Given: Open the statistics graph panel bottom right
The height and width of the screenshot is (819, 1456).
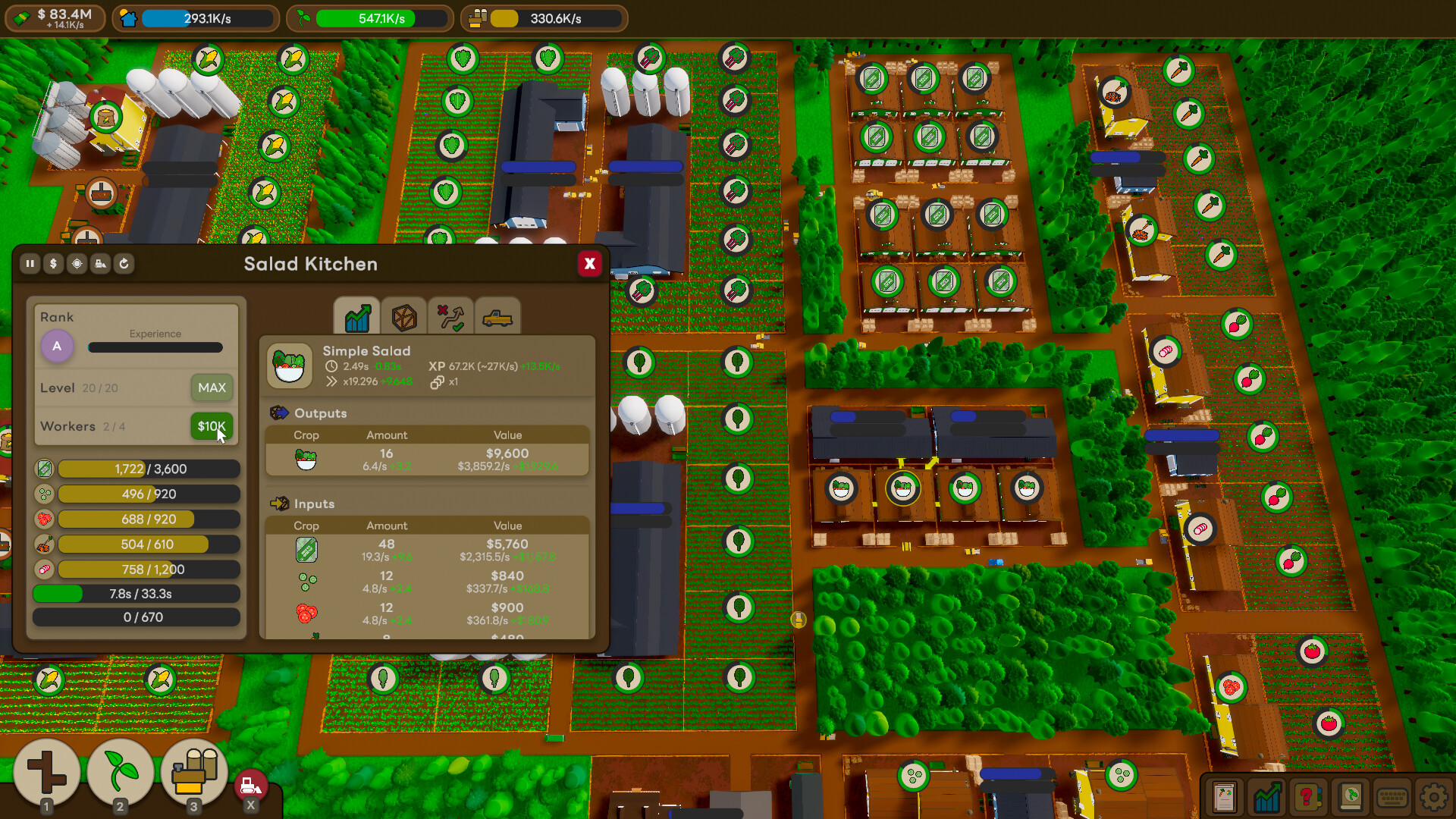Looking at the screenshot, I should tap(1269, 796).
